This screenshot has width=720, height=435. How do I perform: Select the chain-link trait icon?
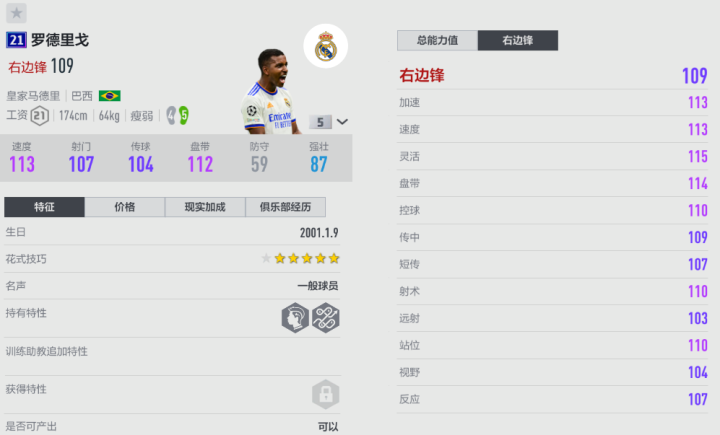pyautogui.click(x=326, y=318)
